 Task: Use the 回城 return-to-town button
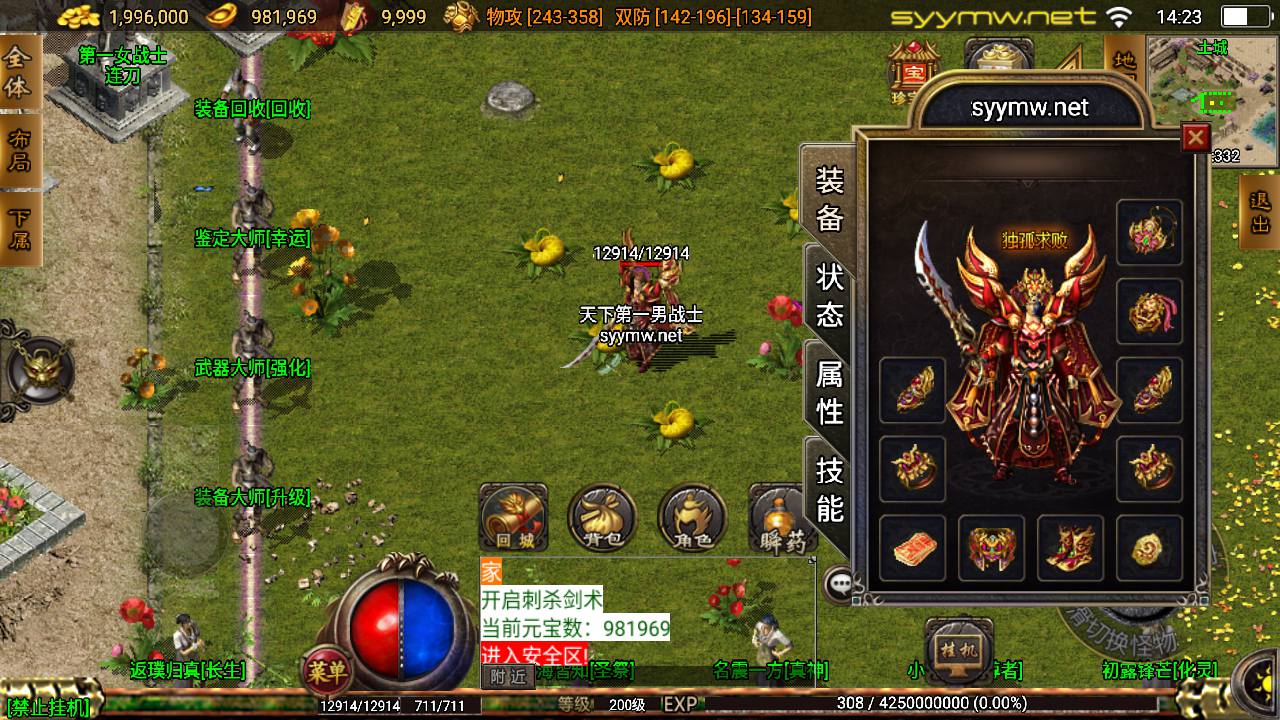click(513, 518)
